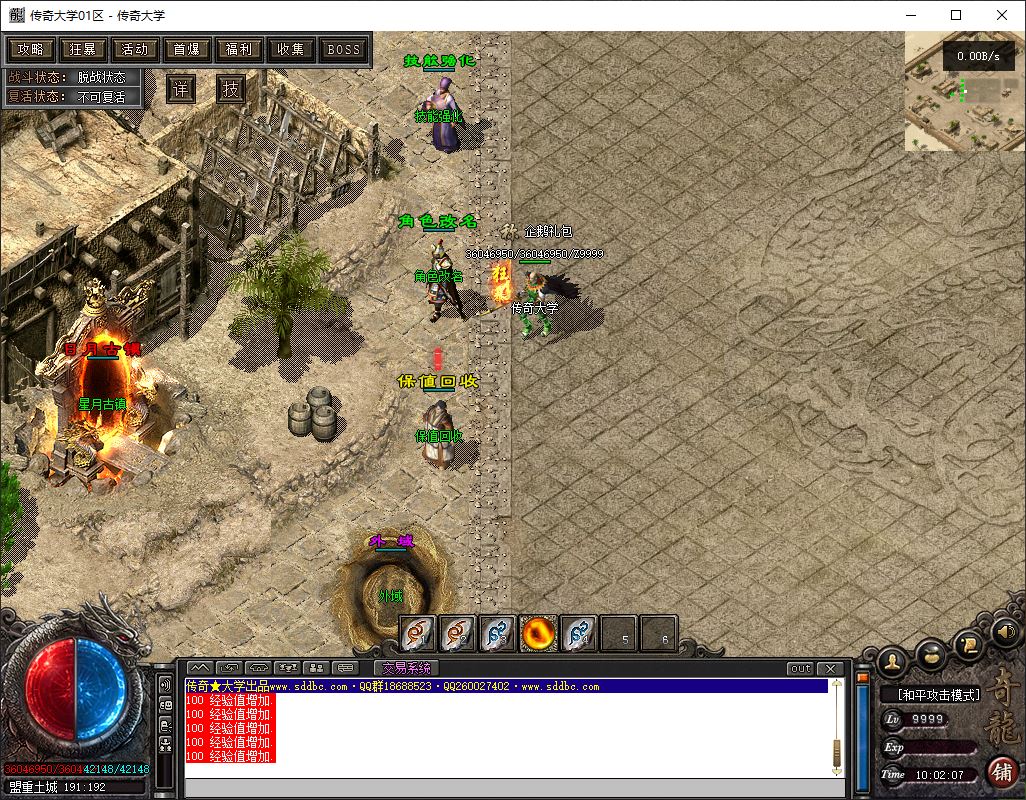Click the 详 details button
This screenshot has width=1026, height=800.
click(x=180, y=89)
